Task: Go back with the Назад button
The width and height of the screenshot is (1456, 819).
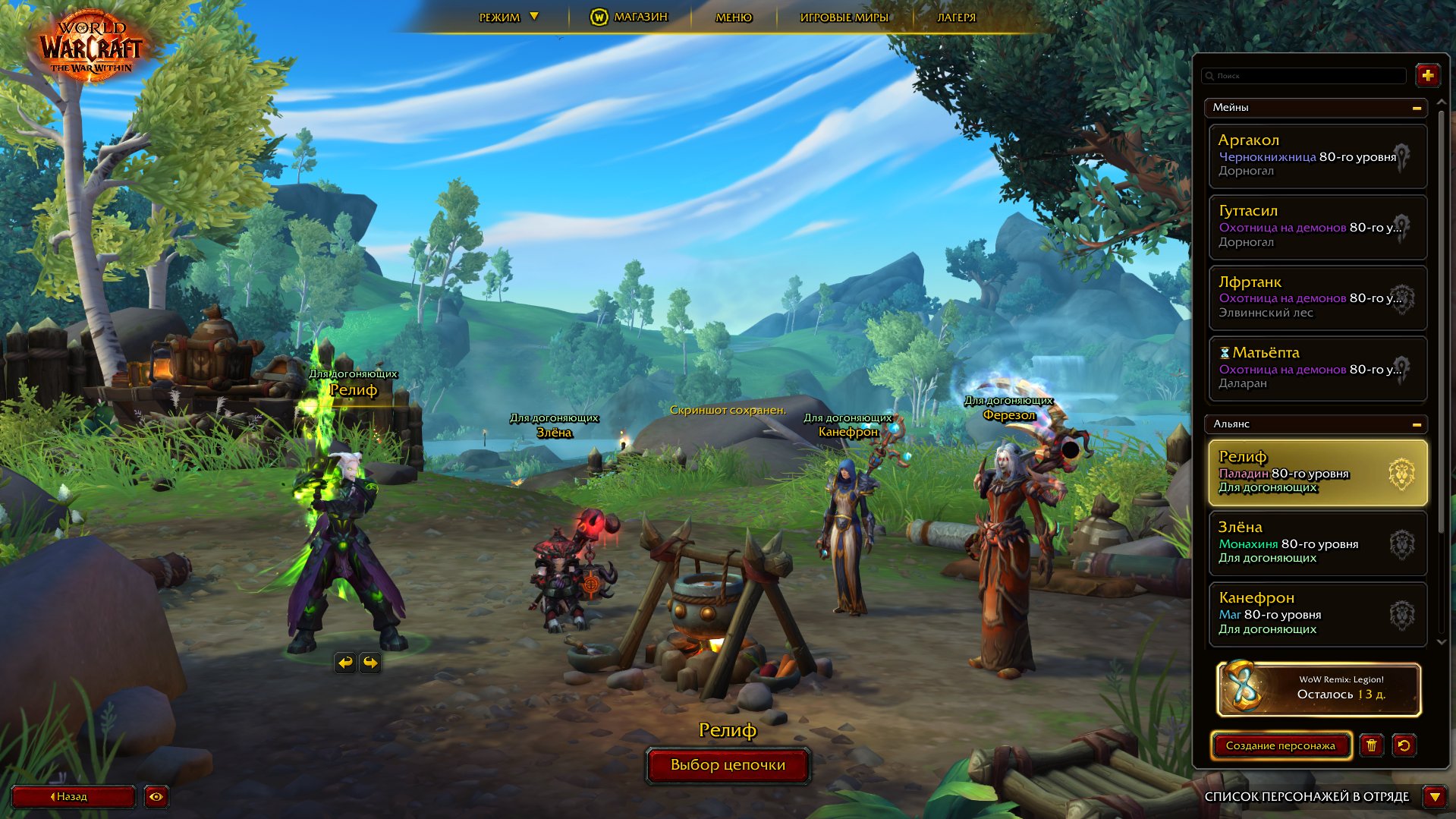Action: [x=72, y=796]
